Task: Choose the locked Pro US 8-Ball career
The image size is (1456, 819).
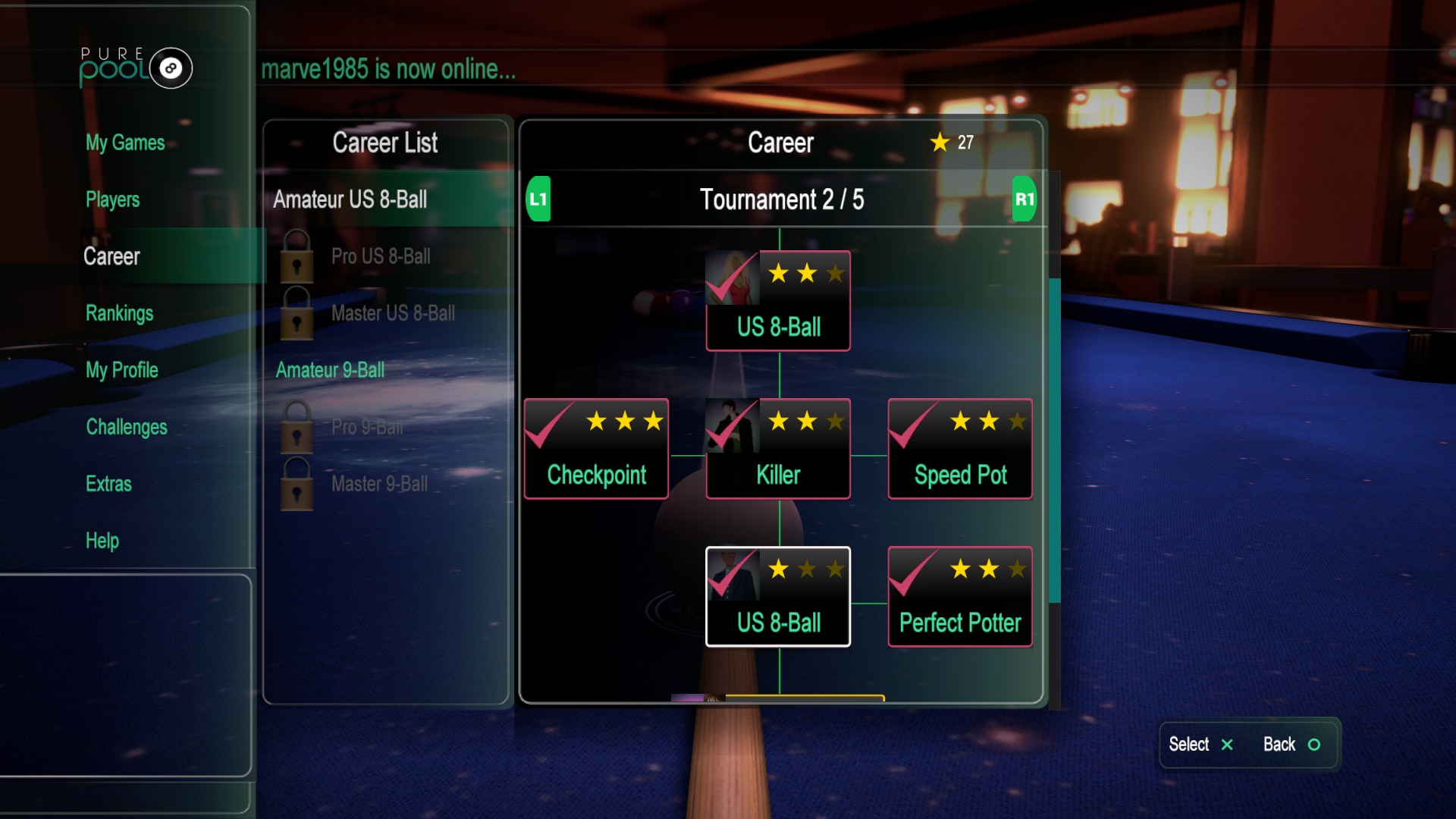Action: [x=380, y=256]
